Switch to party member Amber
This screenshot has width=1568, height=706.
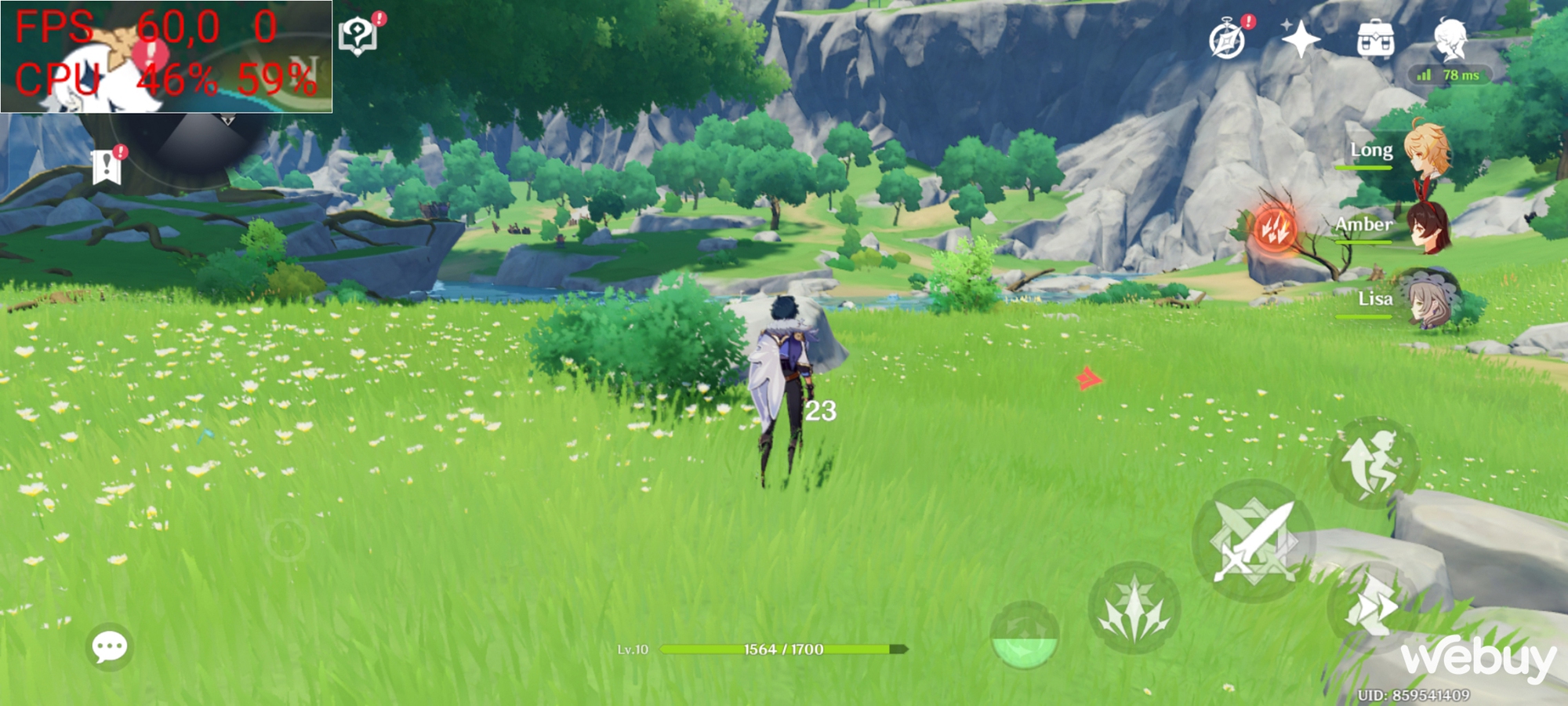(1425, 225)
